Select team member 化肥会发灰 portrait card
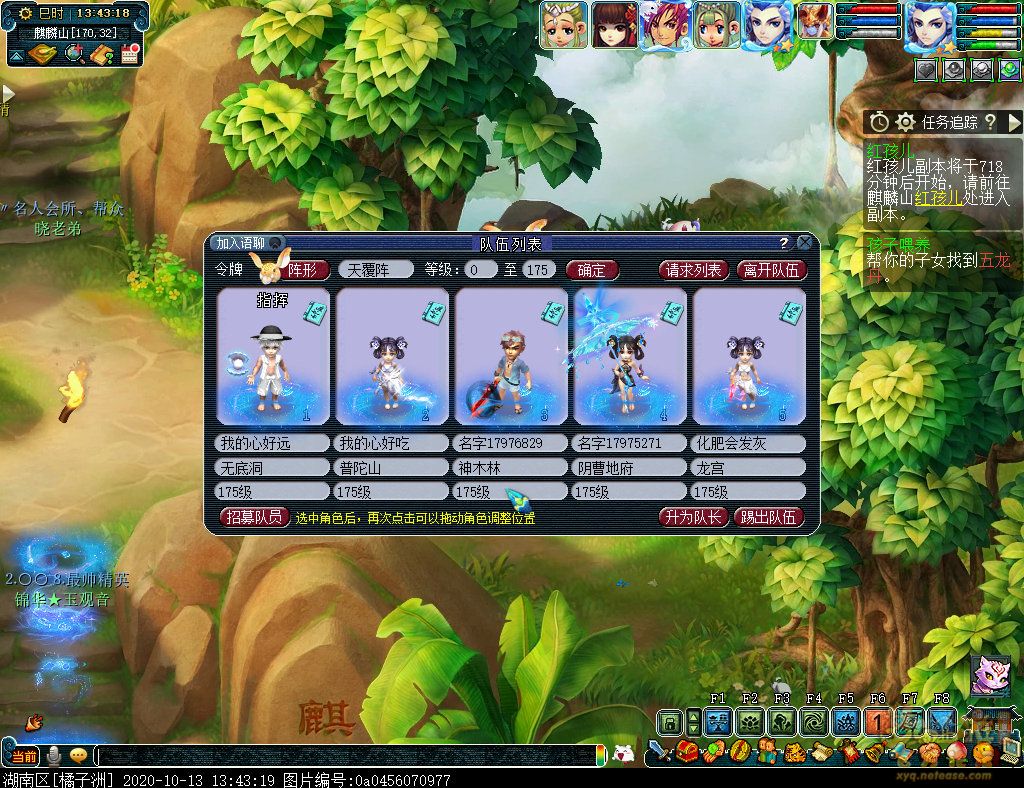 click(x=749, y=356)
